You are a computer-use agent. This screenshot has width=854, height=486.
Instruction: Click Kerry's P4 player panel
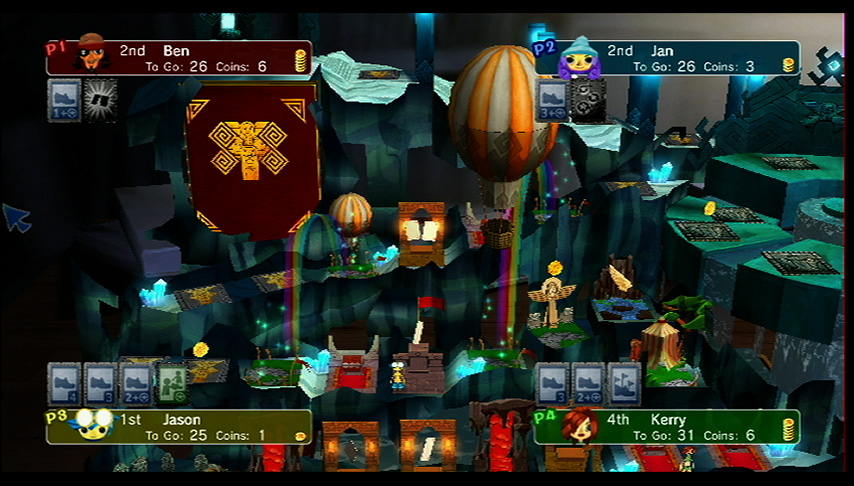tap(667, 427)
